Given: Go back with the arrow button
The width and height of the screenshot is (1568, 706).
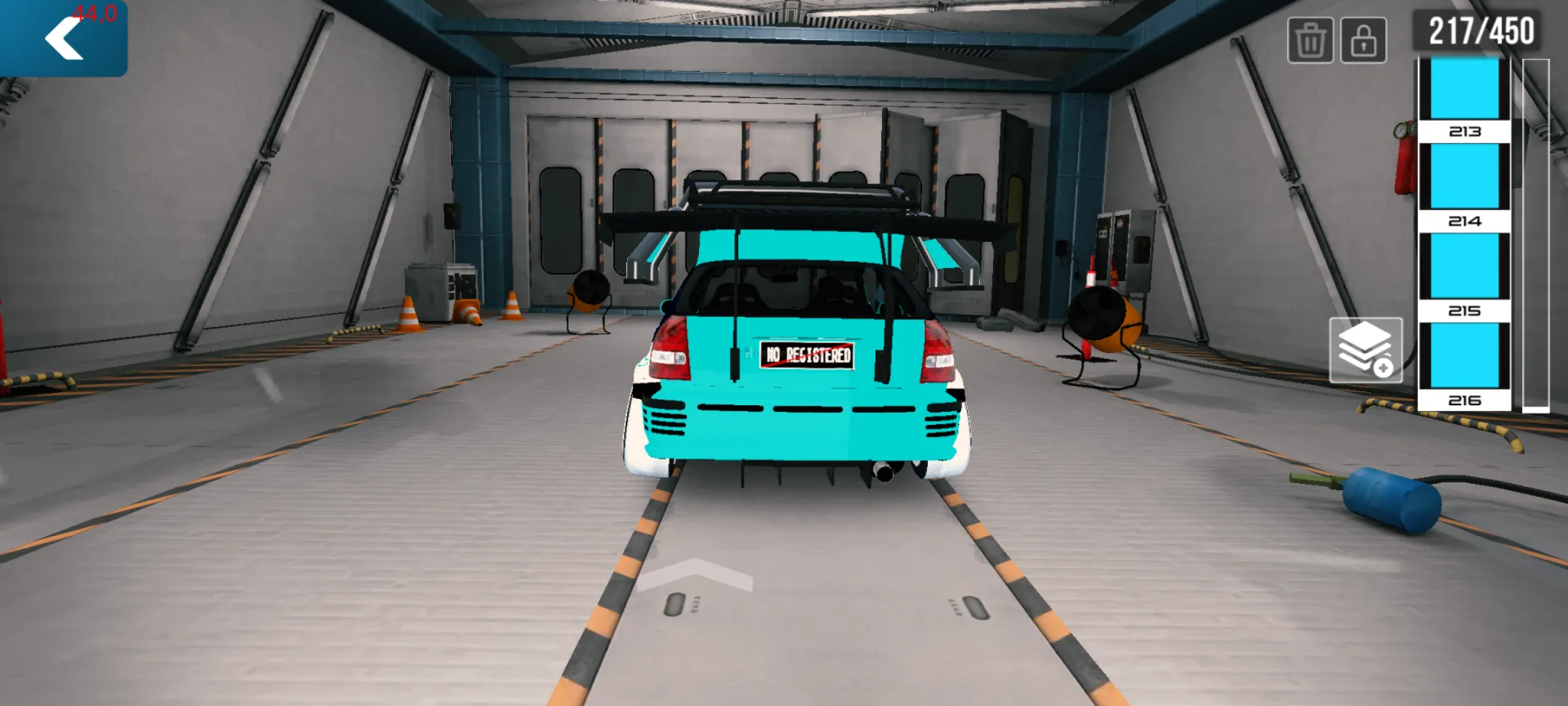Looking at the screenshot, I should (64, 38).
